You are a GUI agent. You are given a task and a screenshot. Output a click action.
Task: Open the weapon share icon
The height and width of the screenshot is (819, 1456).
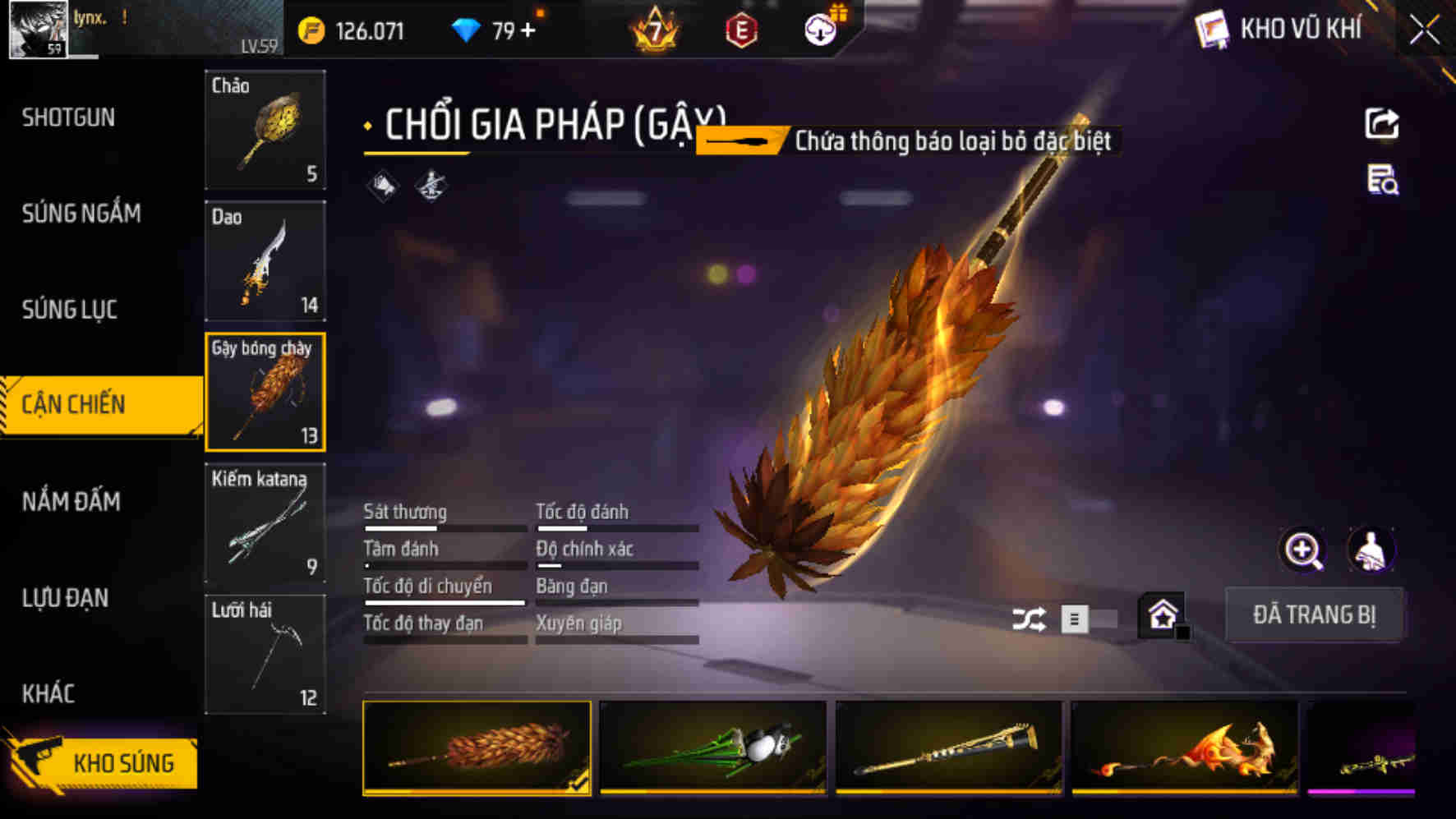coord(1384,123)
